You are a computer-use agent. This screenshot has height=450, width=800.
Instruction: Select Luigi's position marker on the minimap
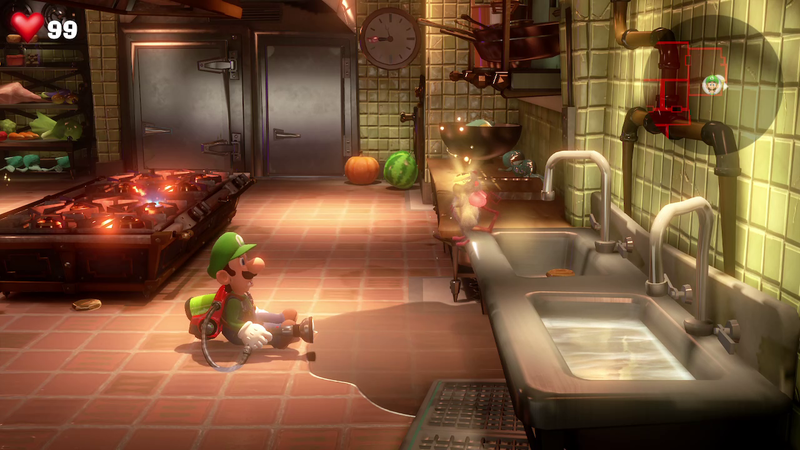(714, 84)
